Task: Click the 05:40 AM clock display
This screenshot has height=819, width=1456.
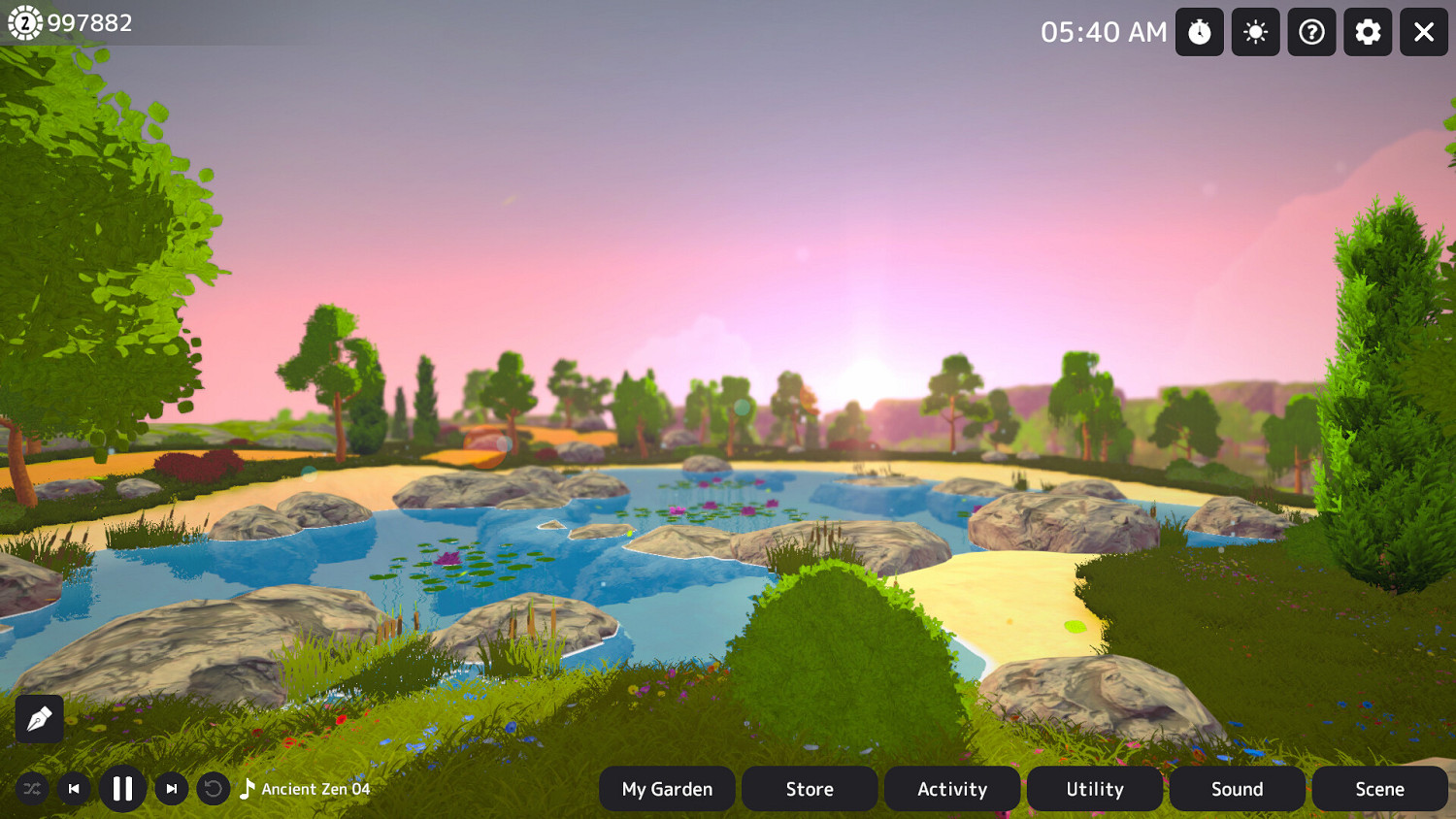Action: pos(1105,32)
